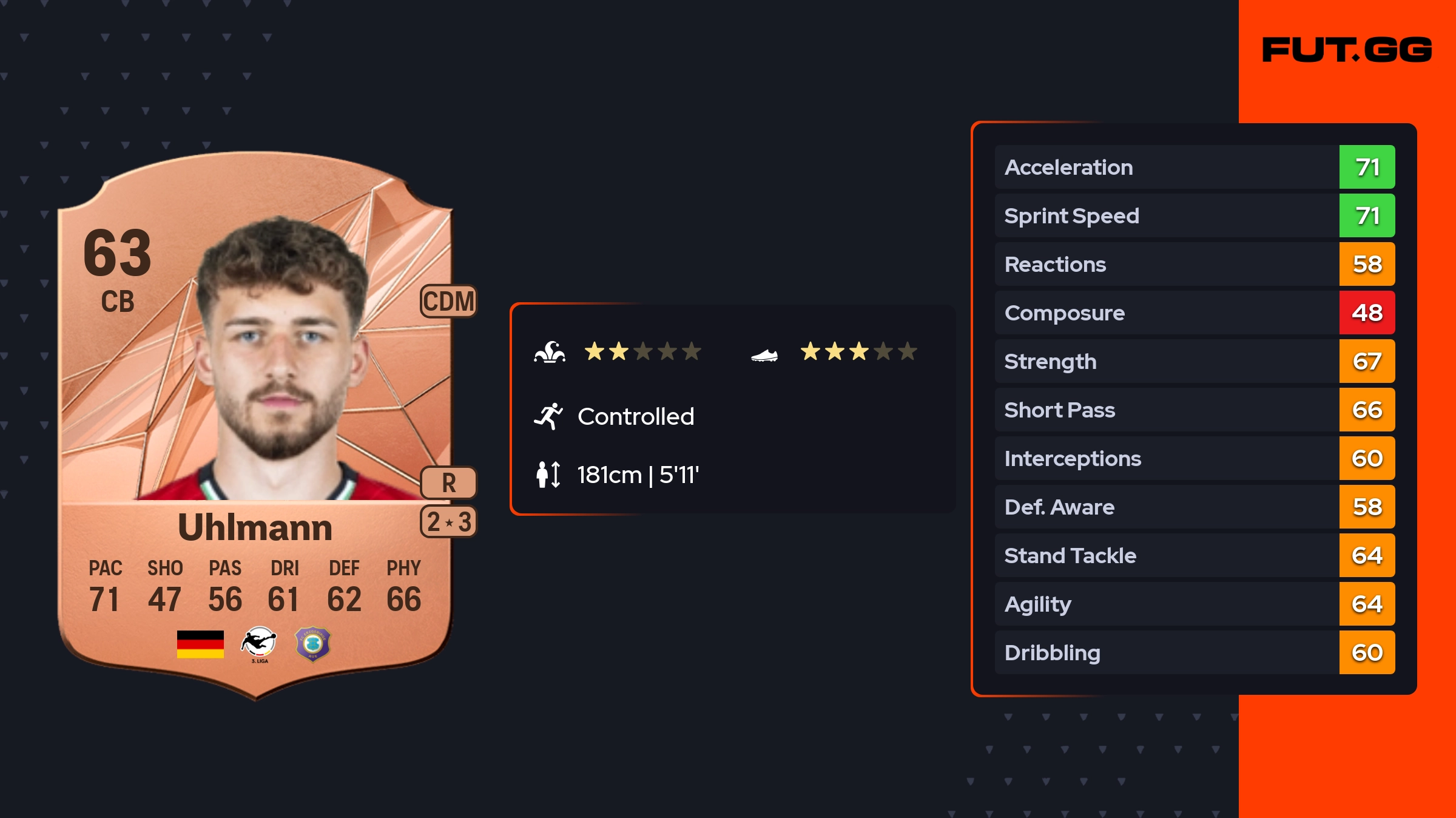Select the Strength stat row

coord(1194,361)
